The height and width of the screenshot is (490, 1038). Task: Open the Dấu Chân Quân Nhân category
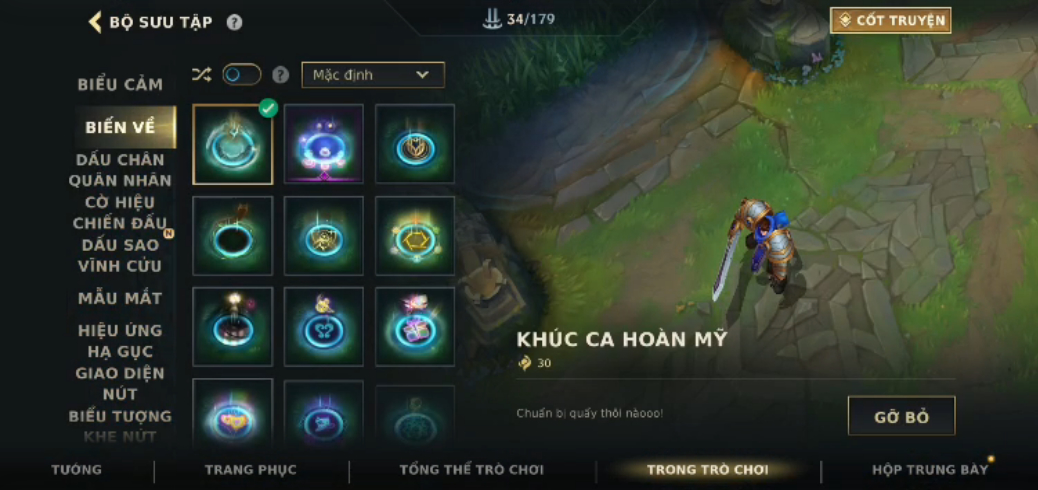121,170
